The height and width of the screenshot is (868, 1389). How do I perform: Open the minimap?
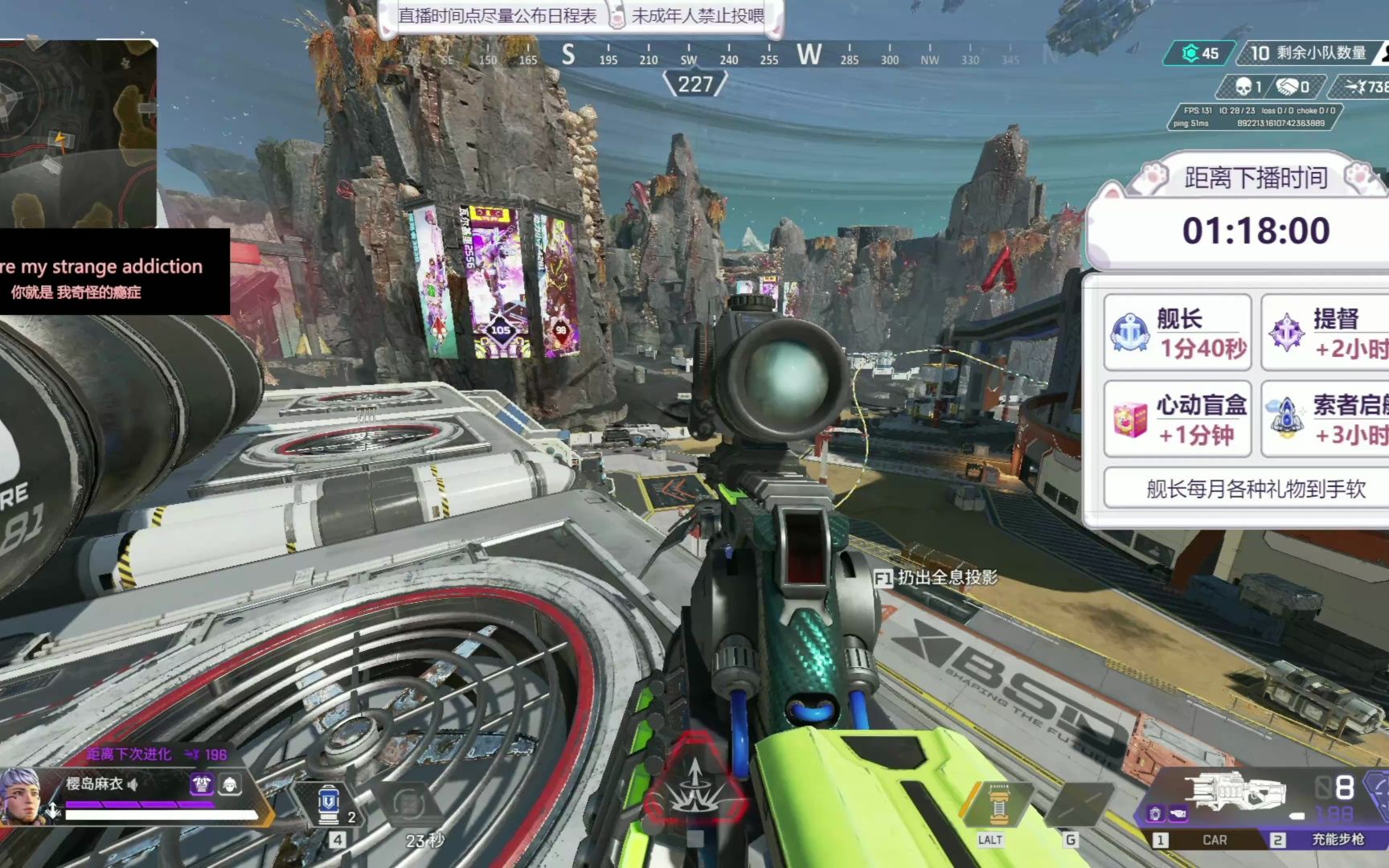click(x=78, y=133)
